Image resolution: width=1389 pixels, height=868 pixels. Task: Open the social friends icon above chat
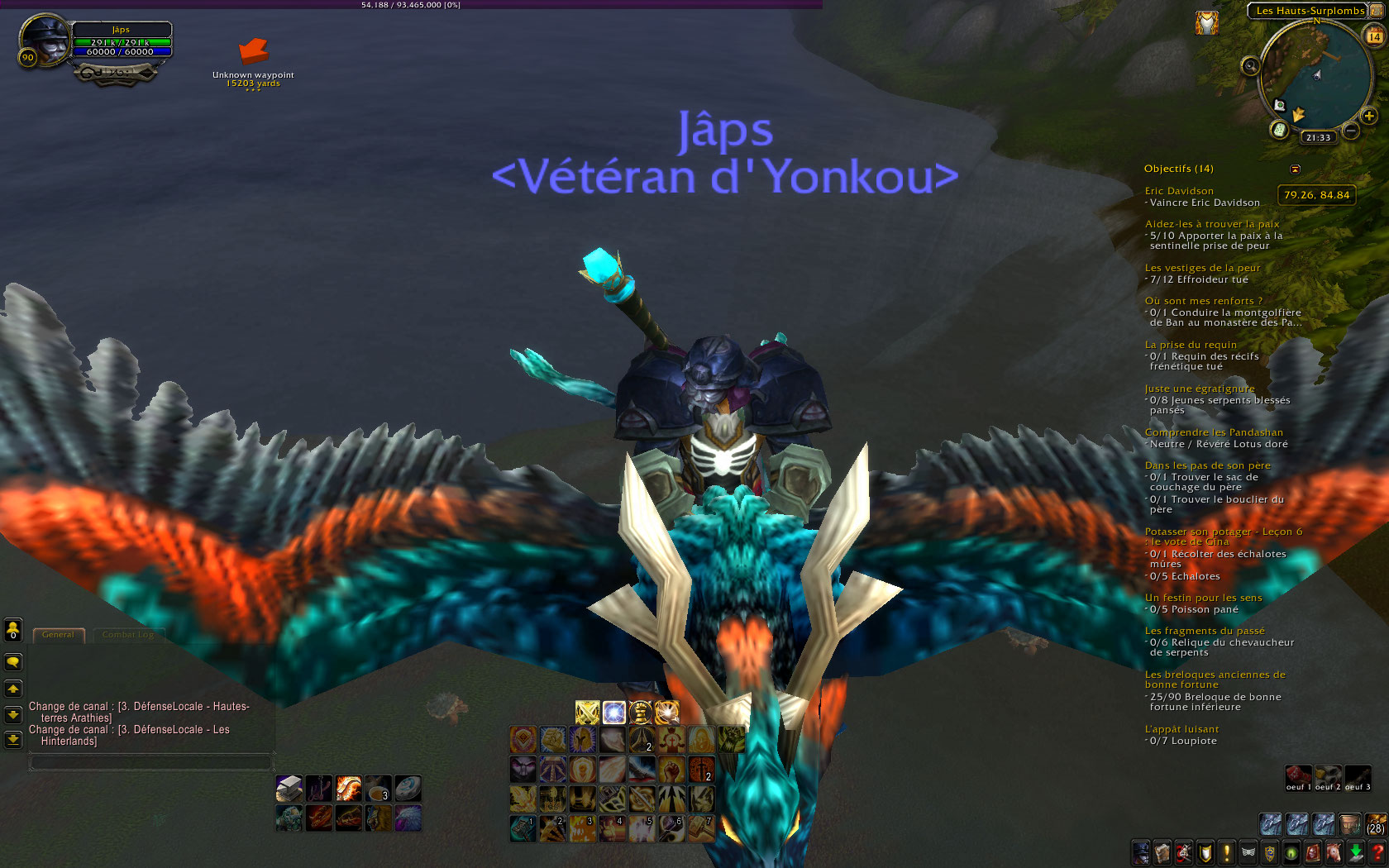[x=12, y=630]
